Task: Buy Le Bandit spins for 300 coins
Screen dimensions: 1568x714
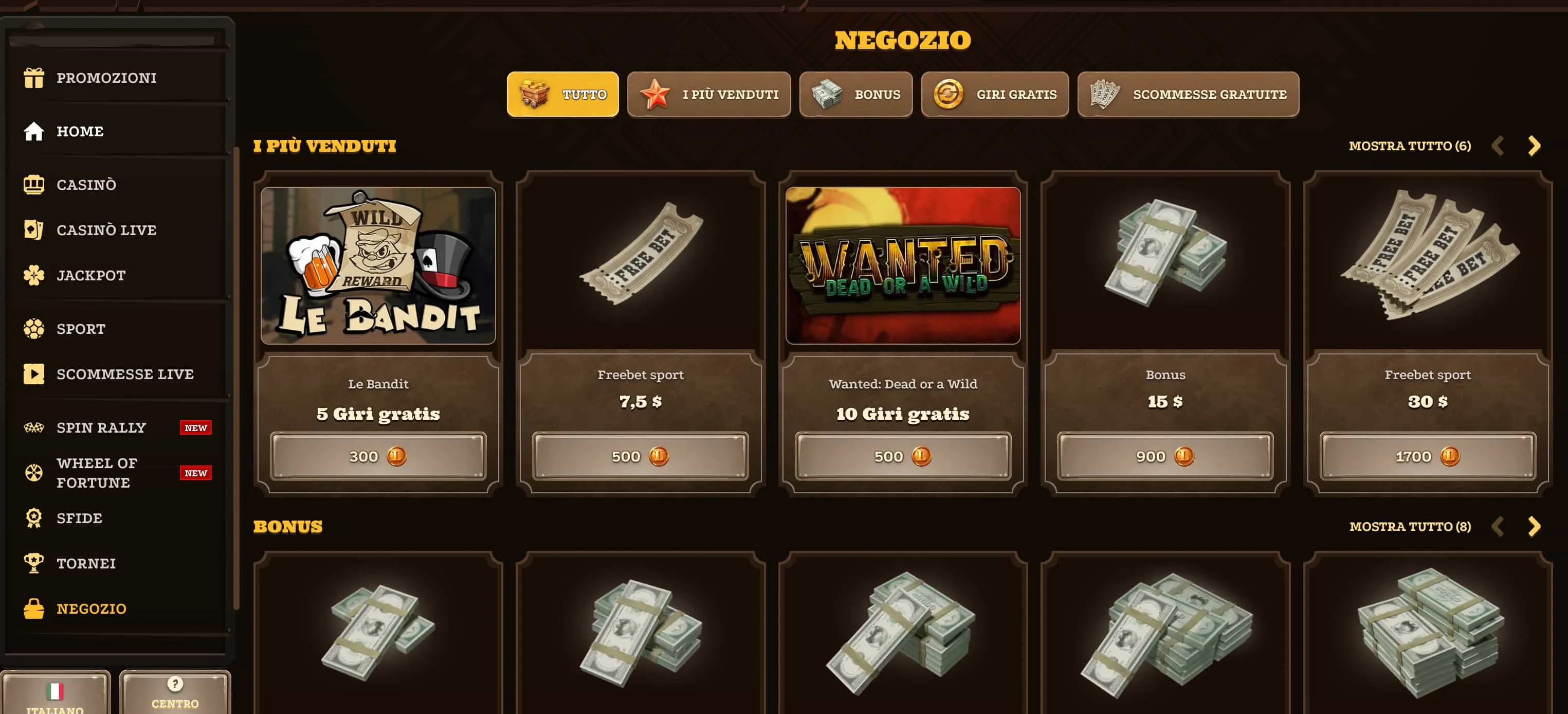Action: point(377,456)
